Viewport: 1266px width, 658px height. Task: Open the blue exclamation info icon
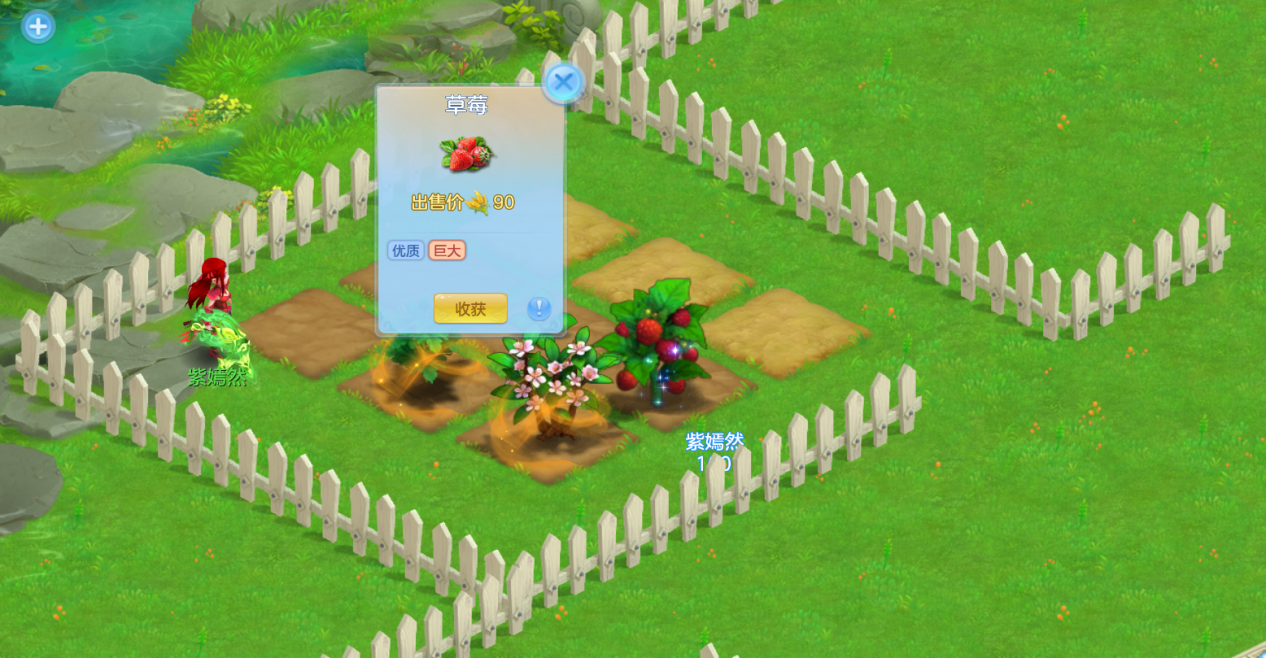coord(539,308)
